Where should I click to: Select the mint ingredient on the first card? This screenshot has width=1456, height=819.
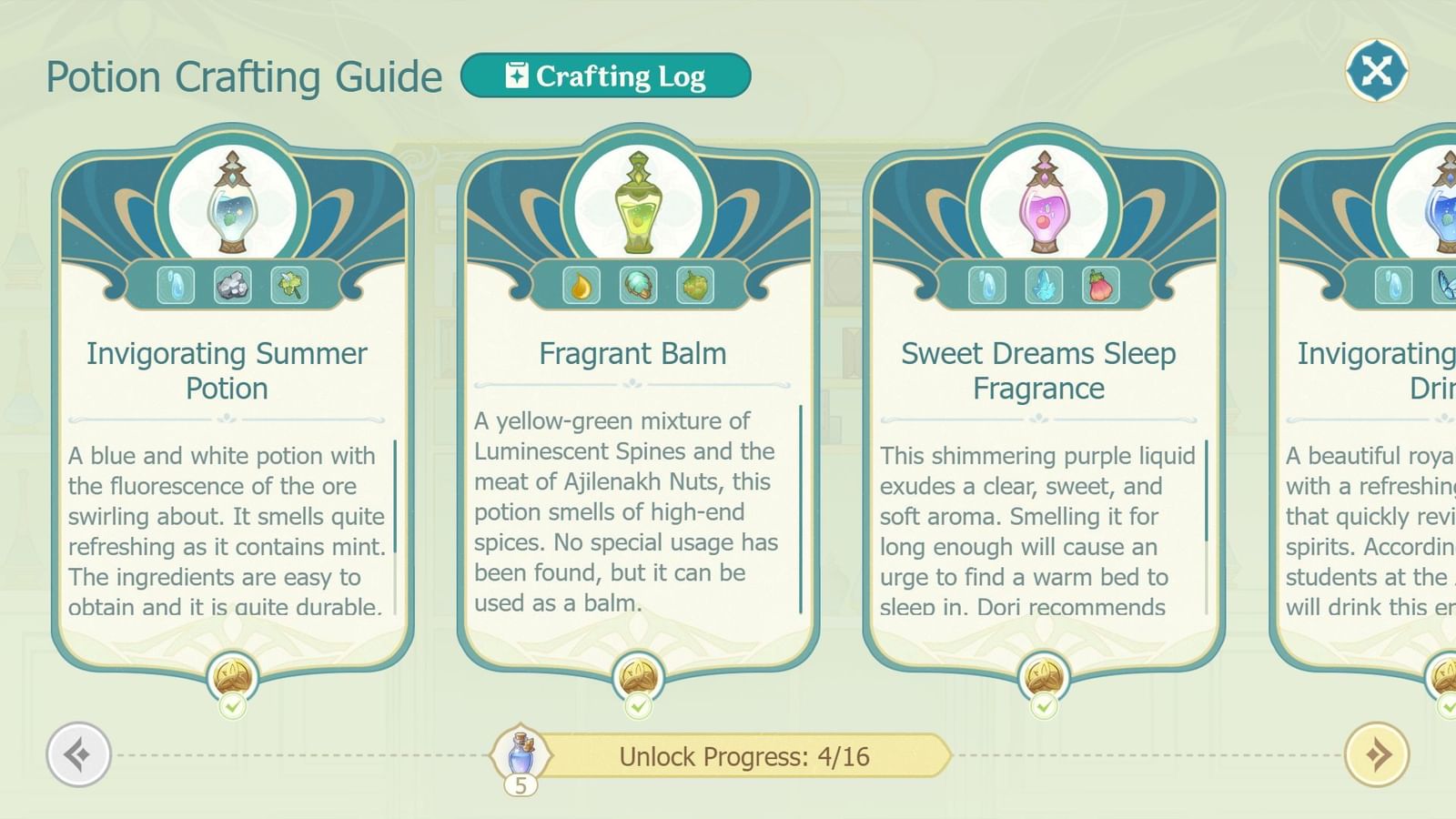coord(291,286)
